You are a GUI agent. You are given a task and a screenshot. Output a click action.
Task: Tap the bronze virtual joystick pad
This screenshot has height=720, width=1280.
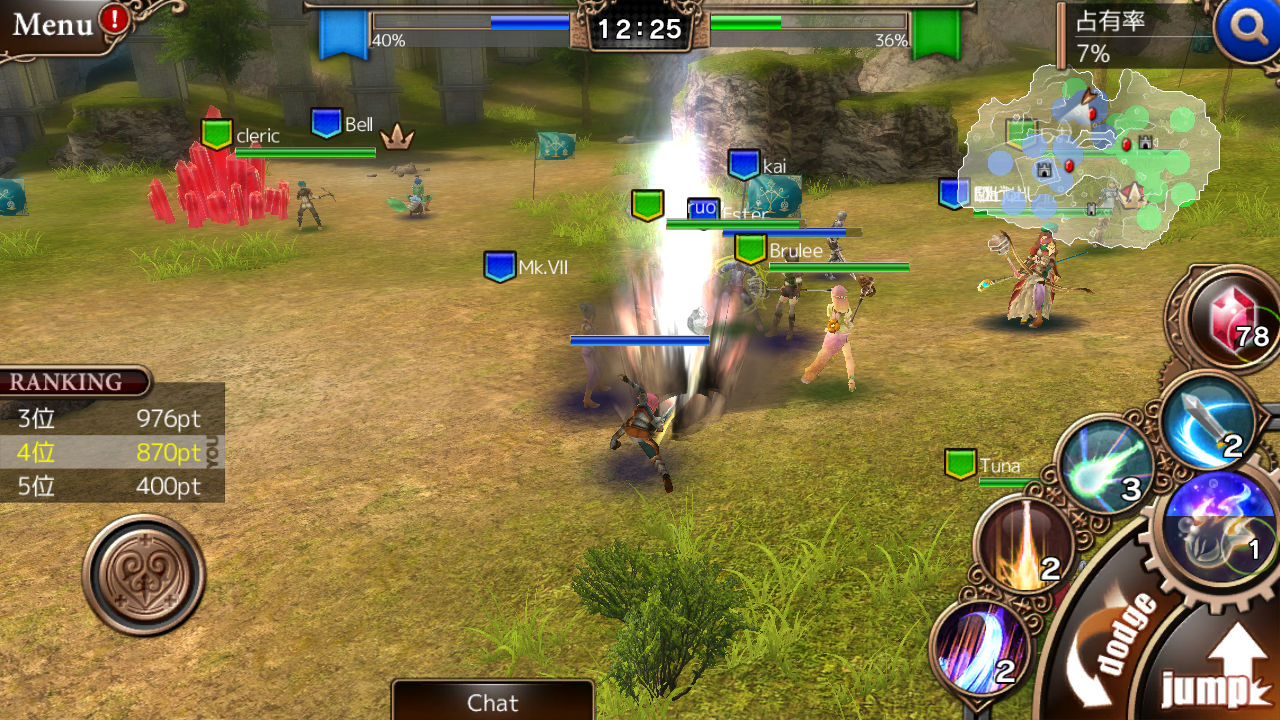(144, 575)
